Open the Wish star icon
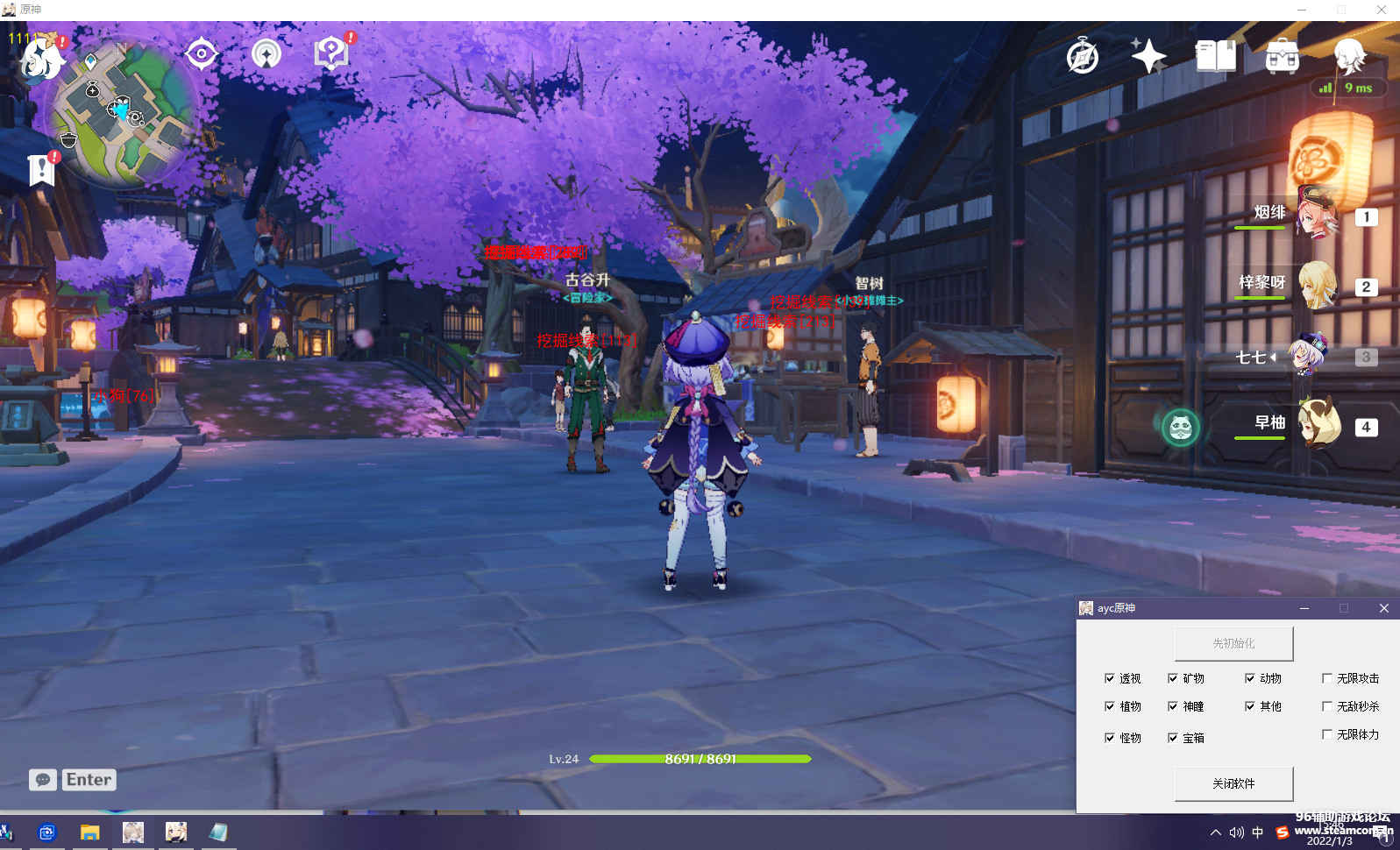Screen dimensions: 1400x850 (x=1148, y=57)
